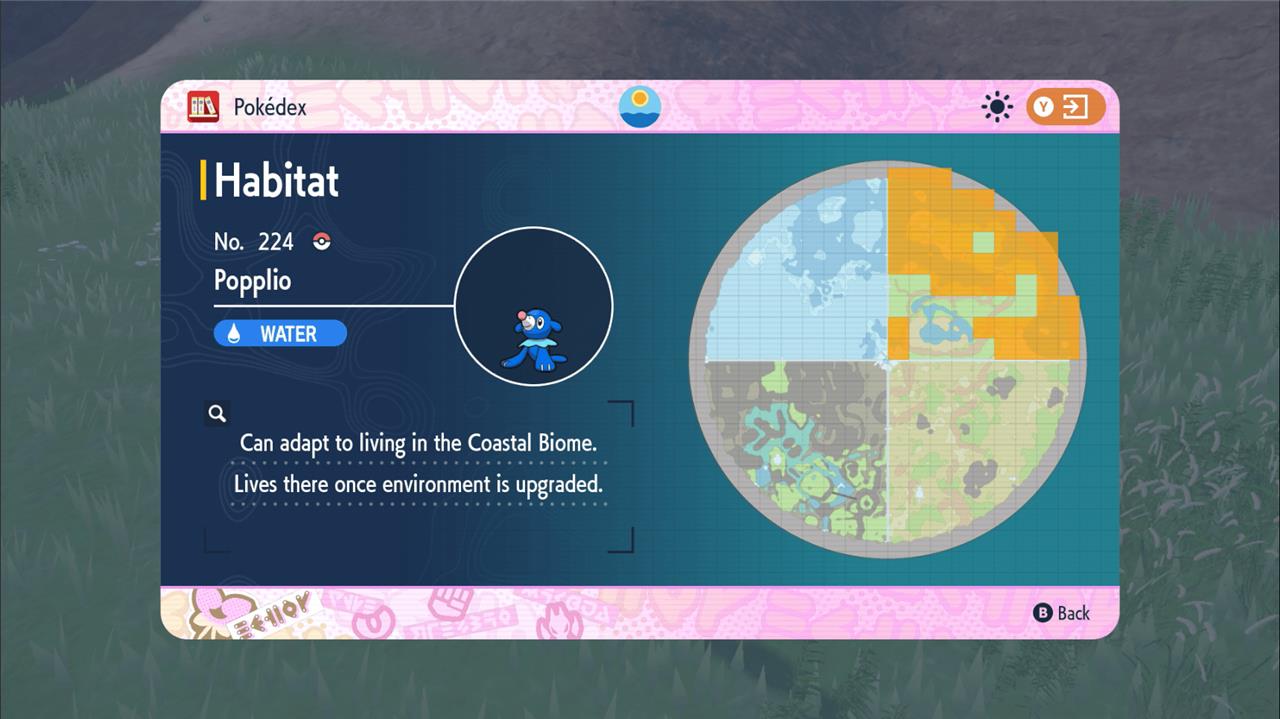Screen dimensions: 1280x719
Task: Open the Pokédex bookshelf icon
Action: point(203,107)
